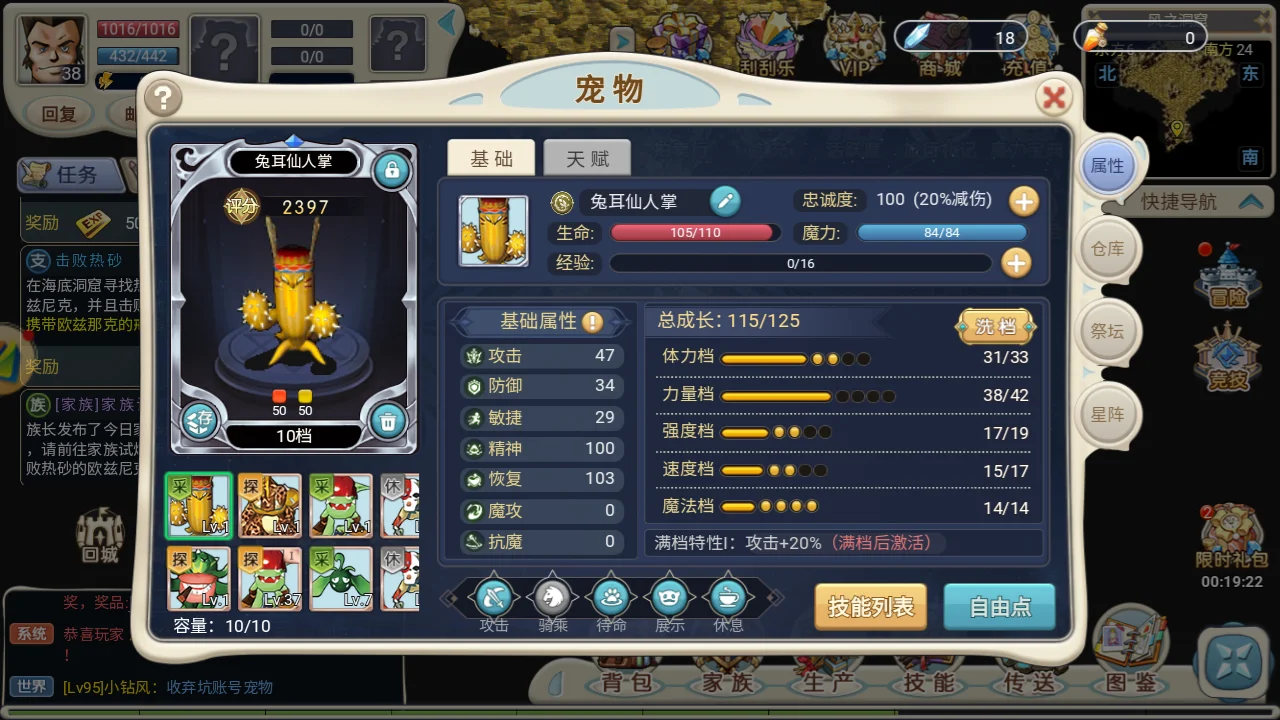Choose the 骑乘 mount action
This screenshot has width=1280, height=720.
[x=552, y=599]
